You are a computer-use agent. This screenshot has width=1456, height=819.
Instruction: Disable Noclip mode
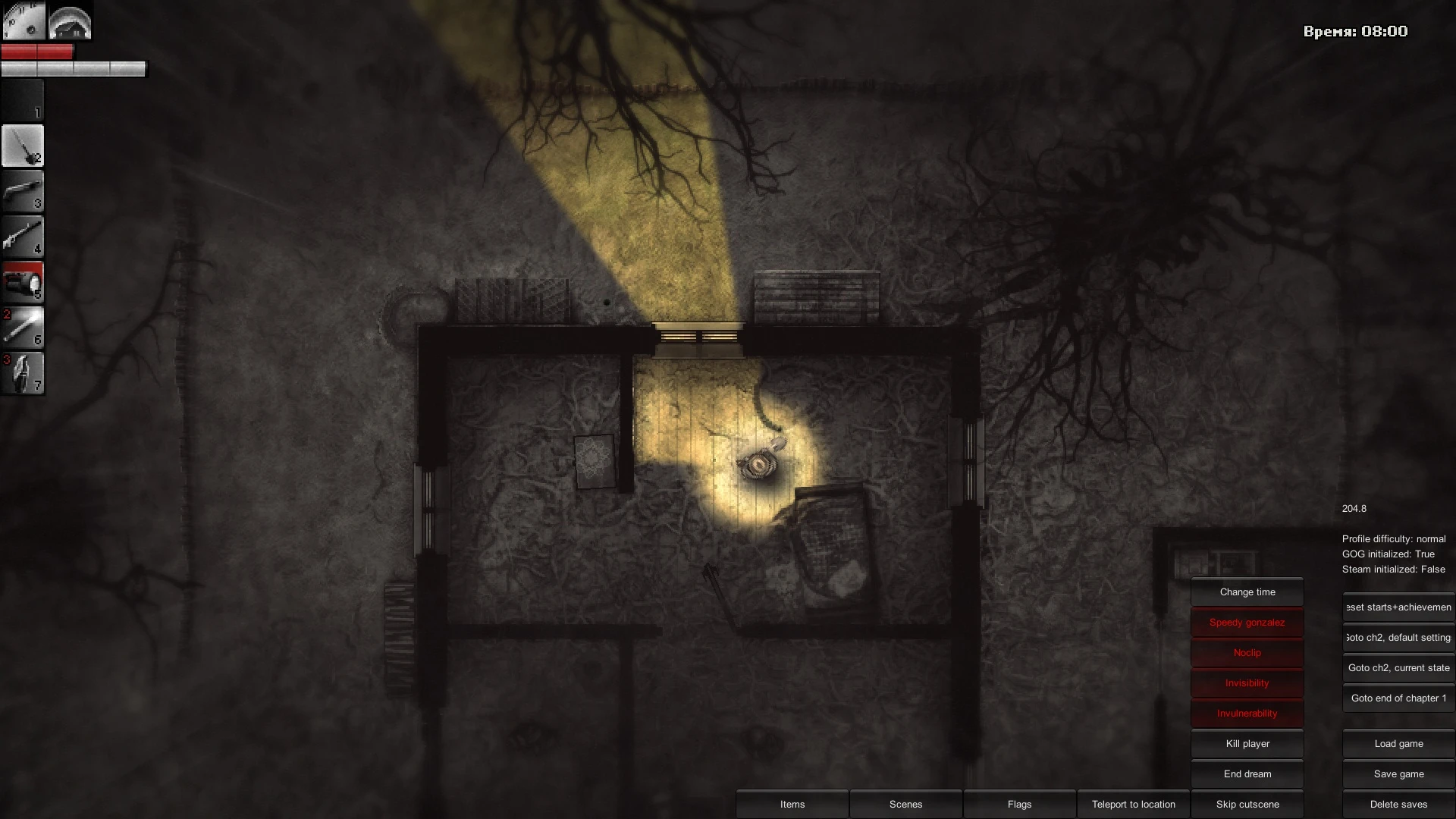pyautogui.click(x=1247, y=652)
